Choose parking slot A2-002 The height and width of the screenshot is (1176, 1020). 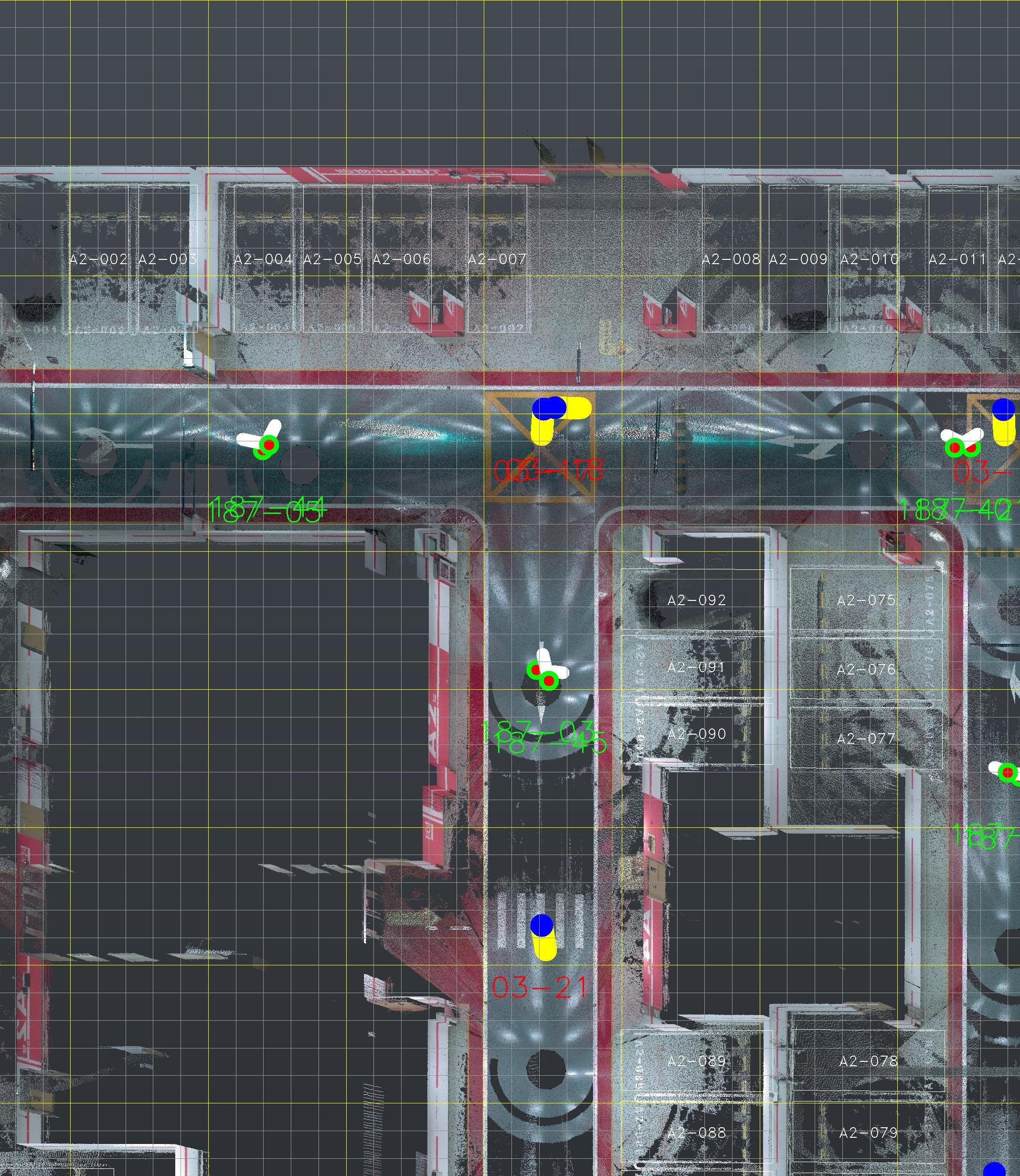pyautogui.click(x=98, y=259)
